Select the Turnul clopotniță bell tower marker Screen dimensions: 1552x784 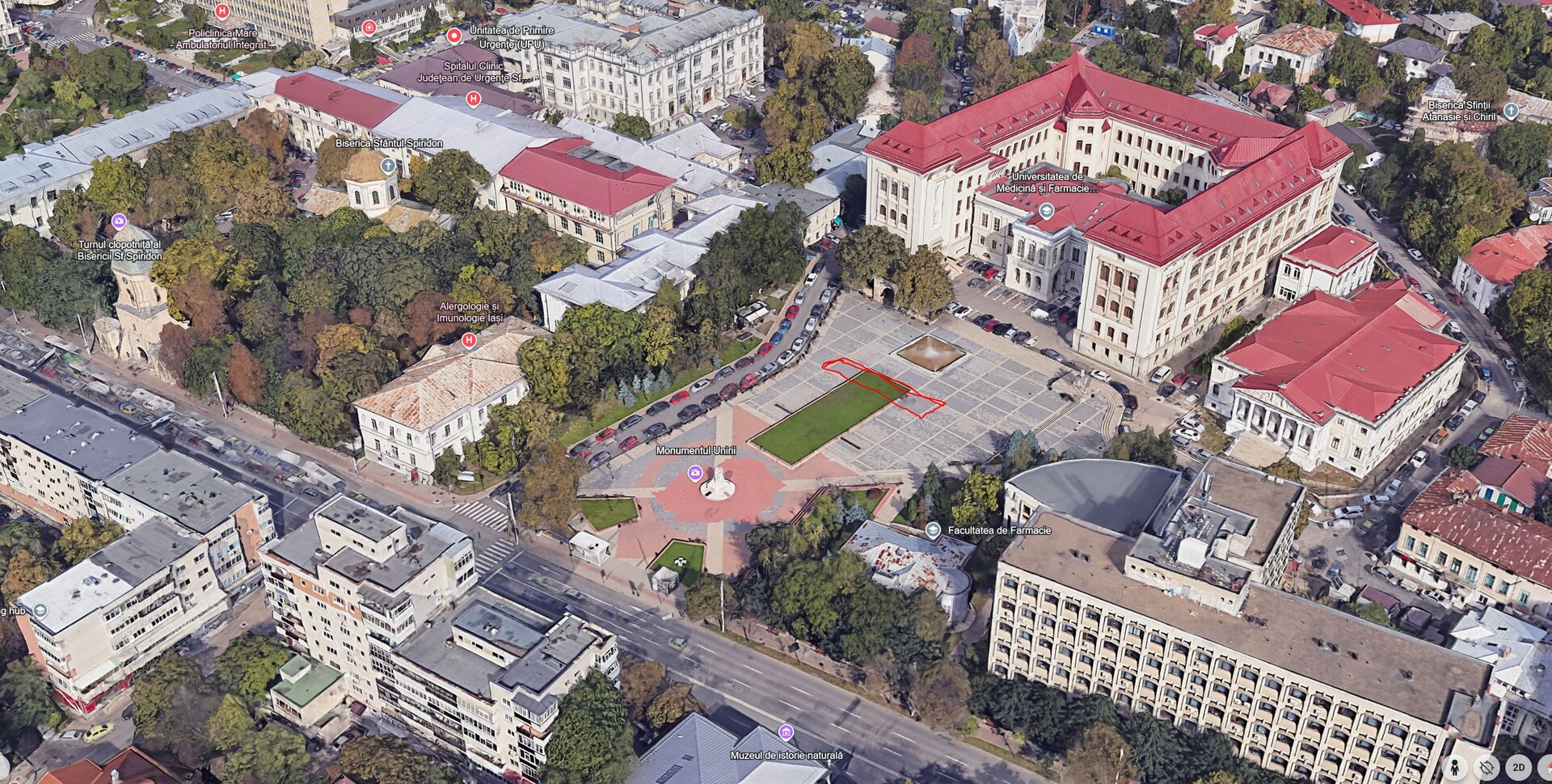119,221
